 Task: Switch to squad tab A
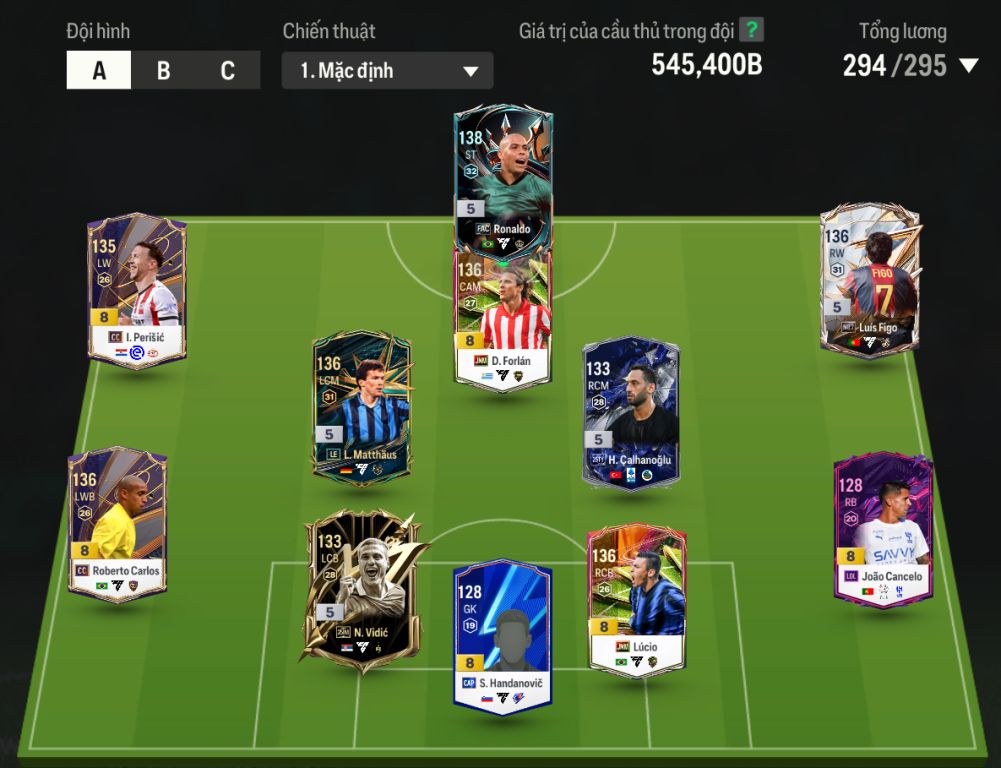coord(99,71)
